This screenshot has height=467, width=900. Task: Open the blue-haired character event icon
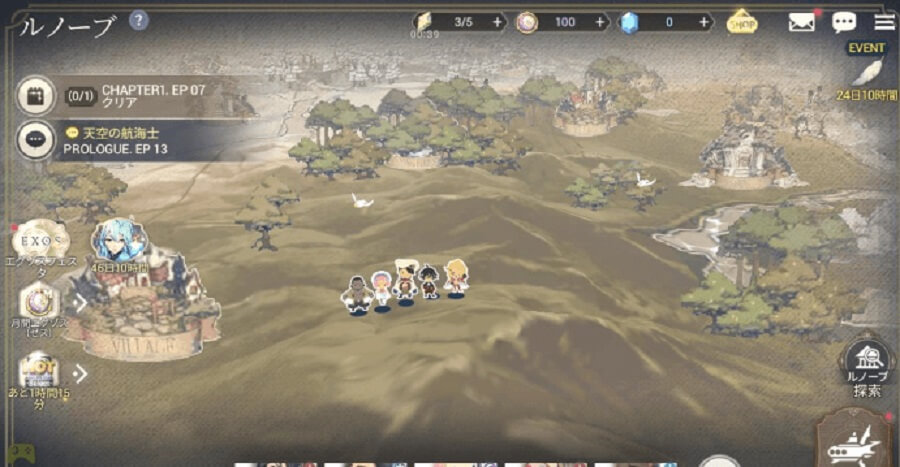pos(120,241)
